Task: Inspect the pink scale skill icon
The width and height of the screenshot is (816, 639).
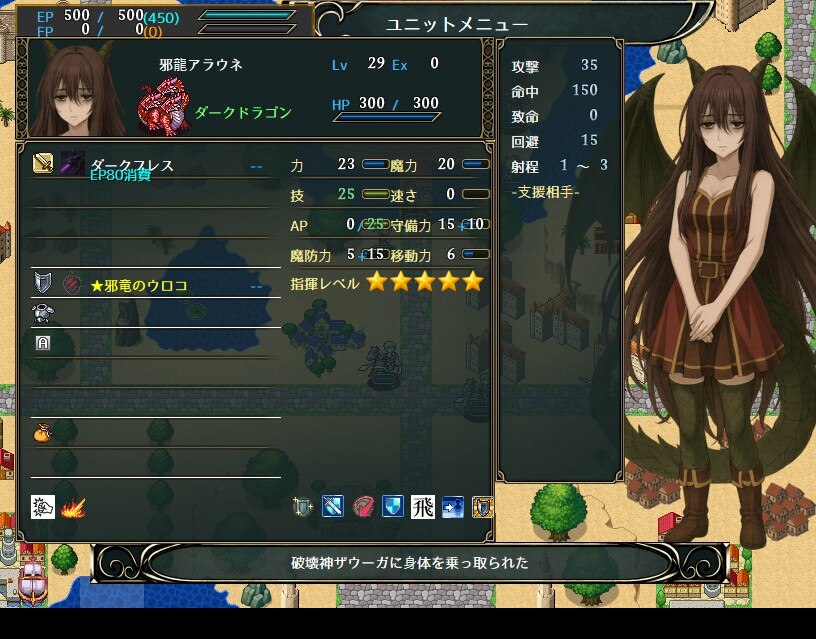Action: click(363, 507)
